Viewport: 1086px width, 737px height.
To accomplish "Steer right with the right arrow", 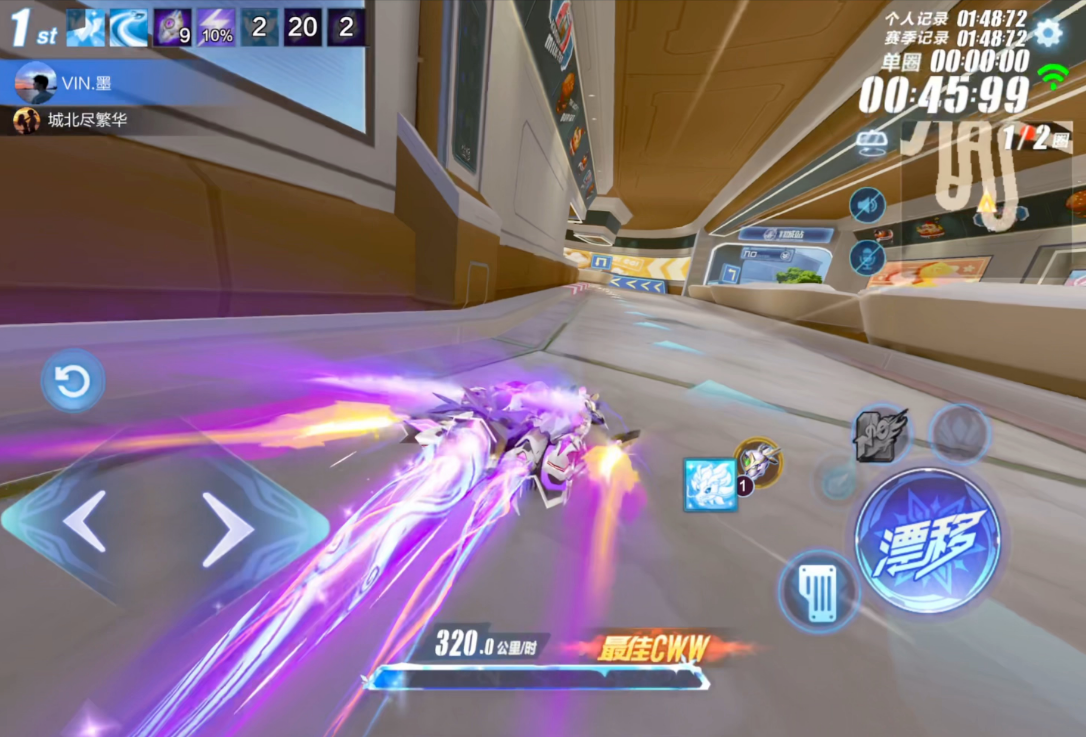I will (228, 528).
